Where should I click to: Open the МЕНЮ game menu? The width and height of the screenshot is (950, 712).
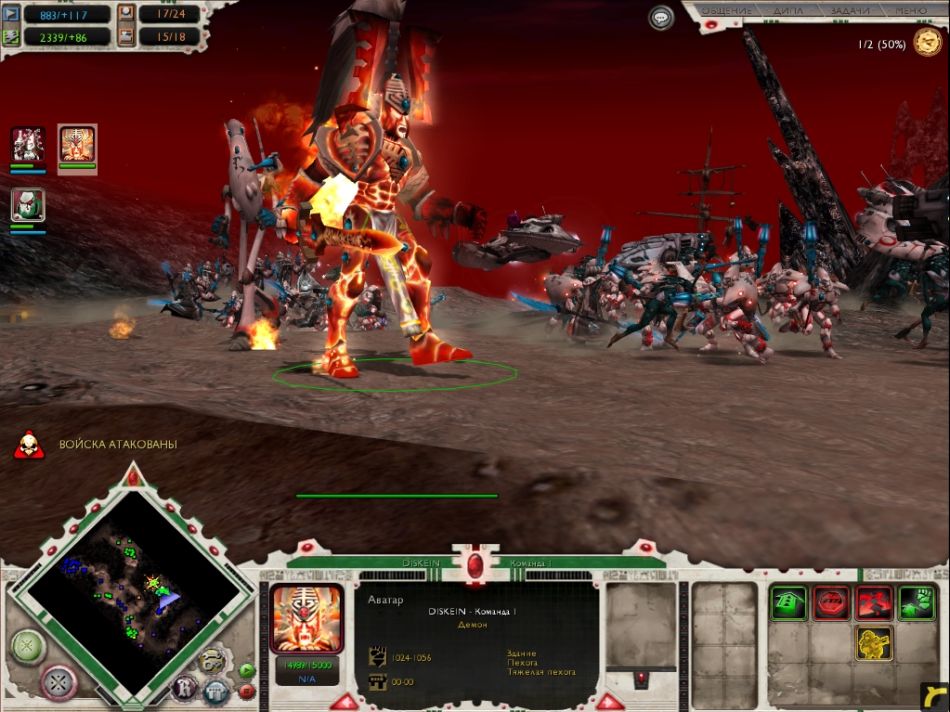pyautogui.click(x=909, y=10)
